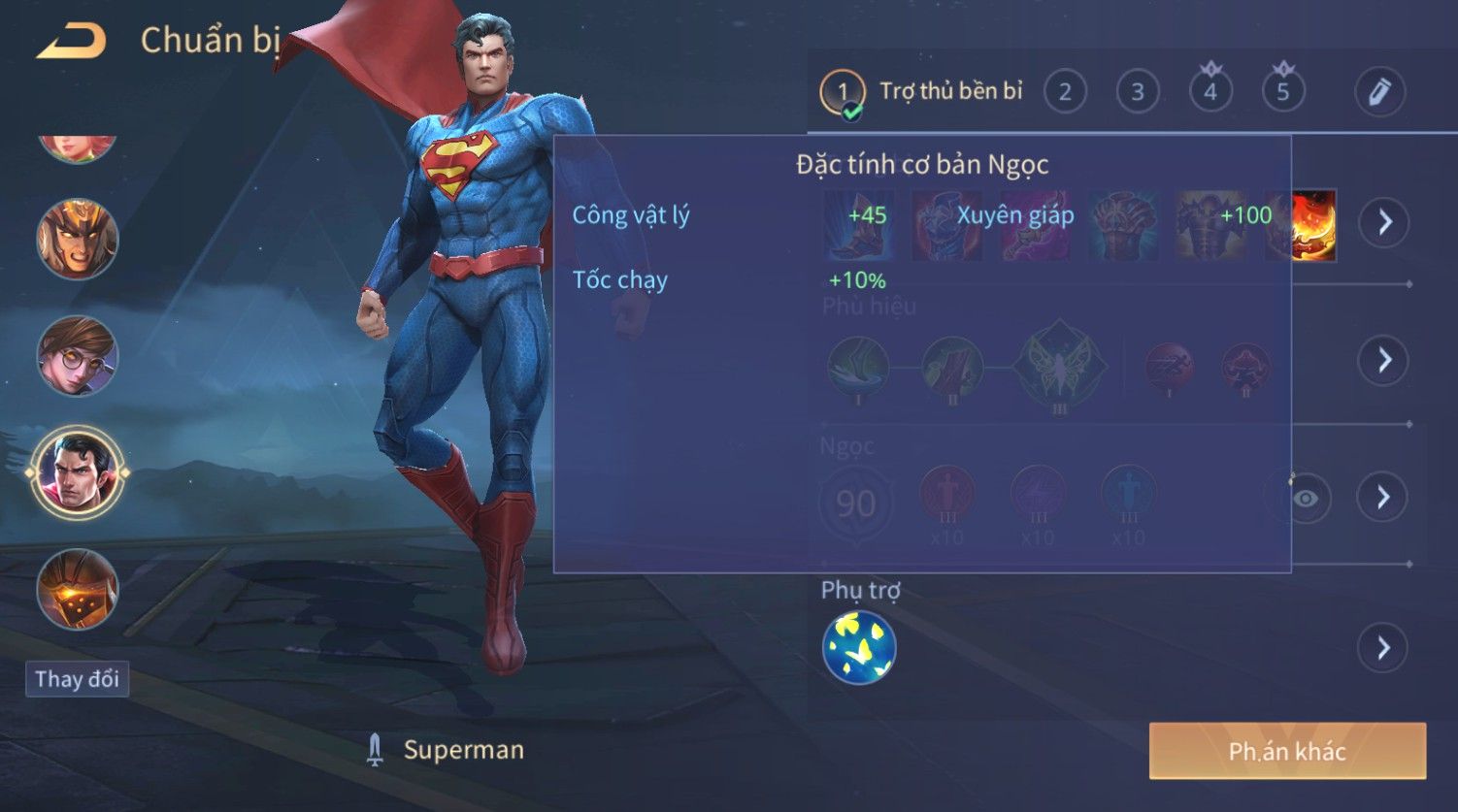Select the Trợ thủ bền bỉ preset
The image size is (1458, 812).
pyautogui.click(x=922, y=92)
